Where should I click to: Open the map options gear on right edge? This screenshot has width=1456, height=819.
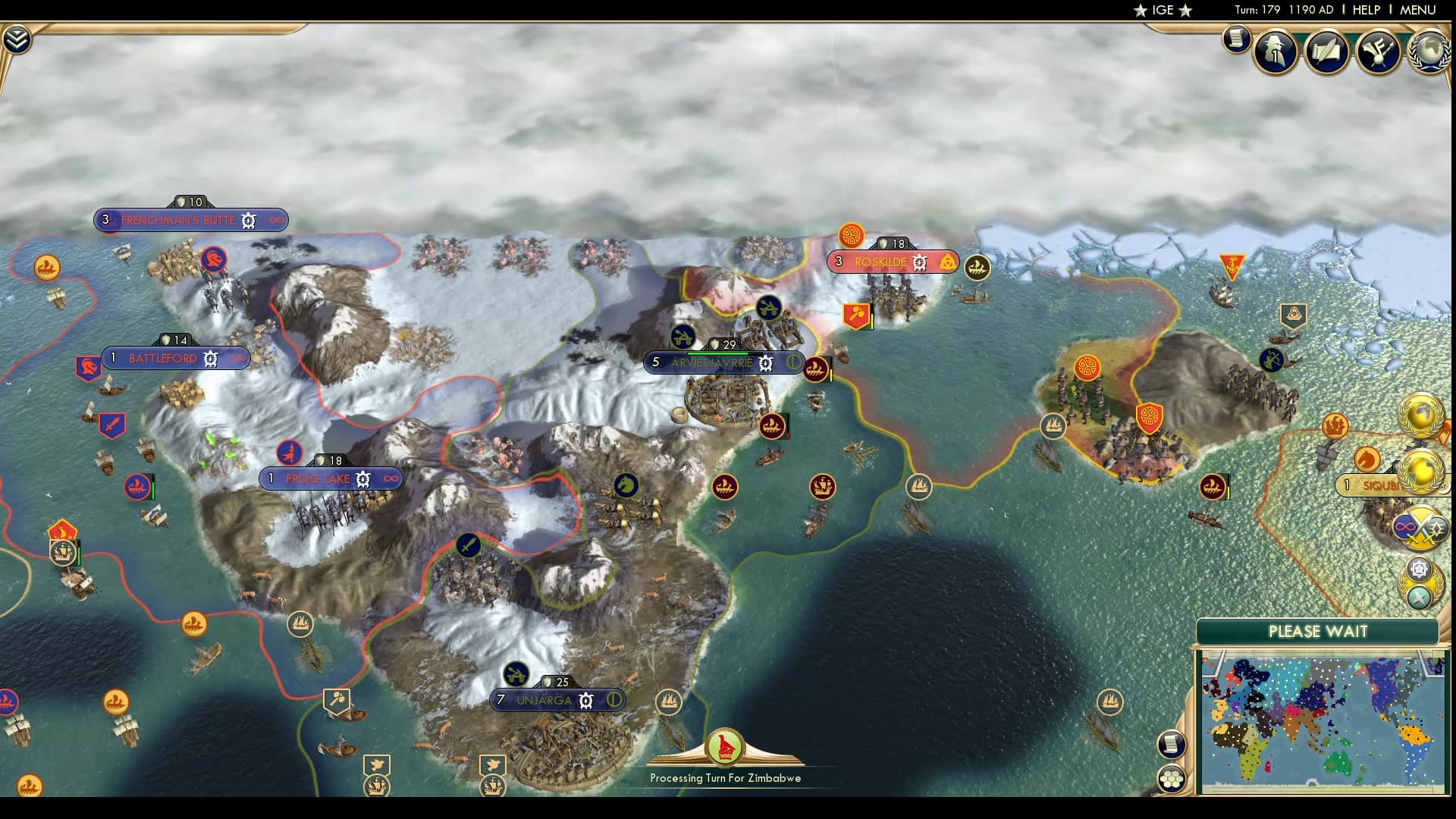tap(1419, 569)
